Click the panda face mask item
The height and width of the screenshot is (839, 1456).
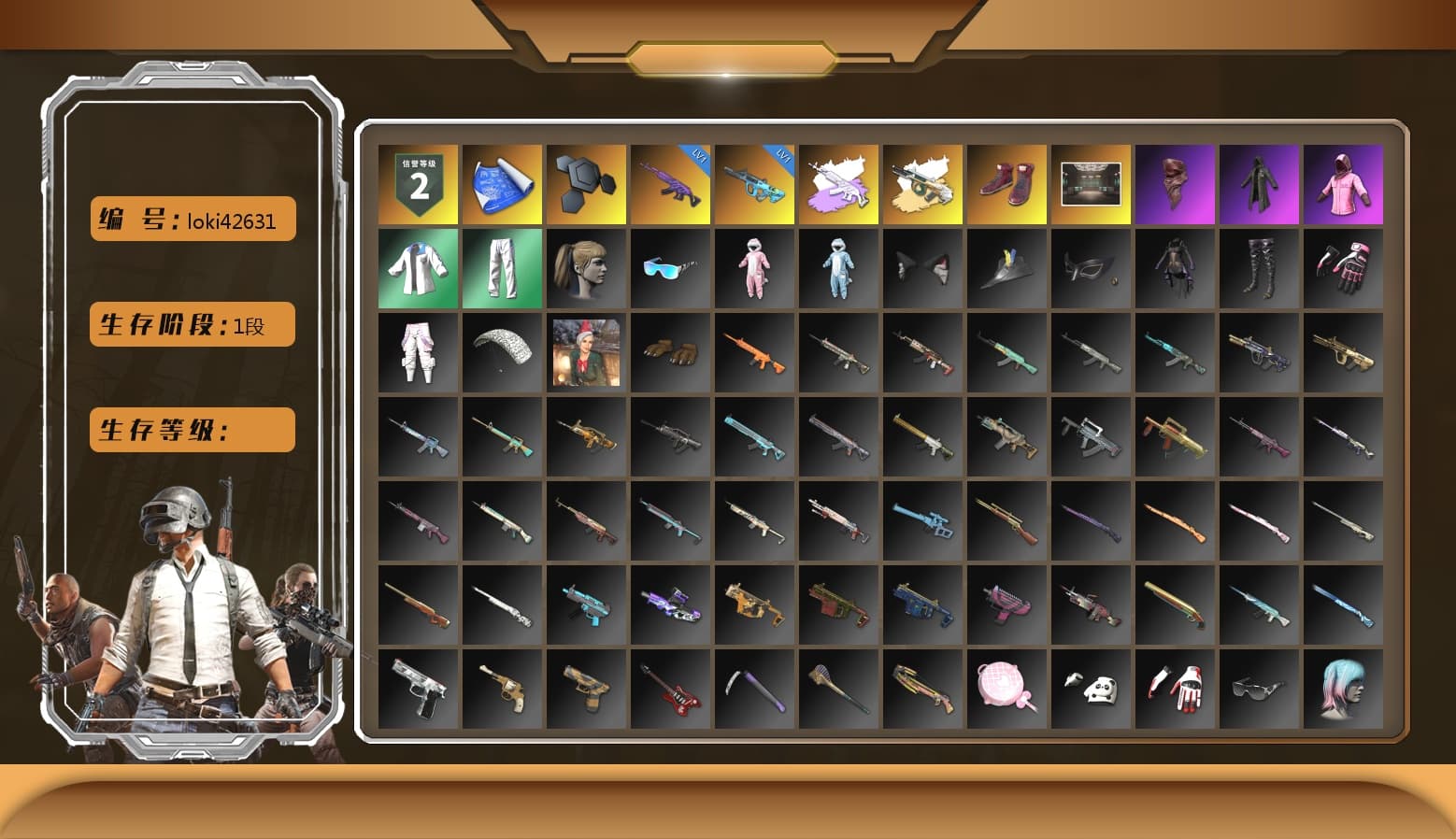tap(1091, 689)
